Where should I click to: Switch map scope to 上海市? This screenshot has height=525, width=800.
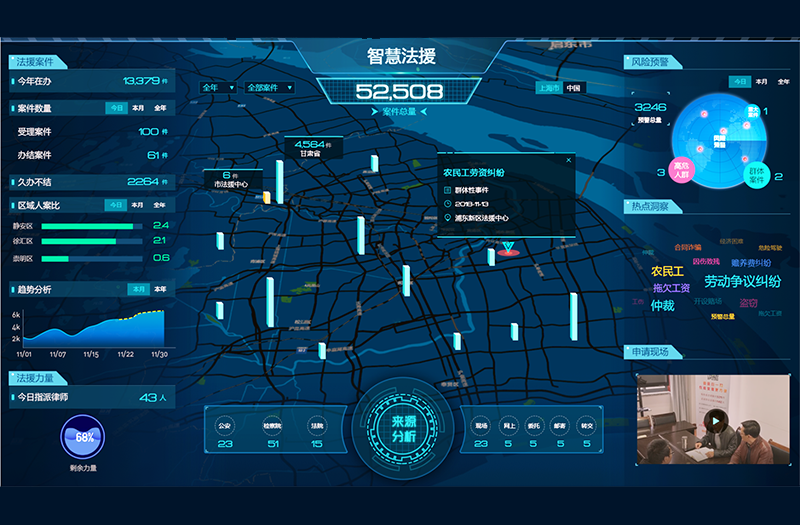547,88
